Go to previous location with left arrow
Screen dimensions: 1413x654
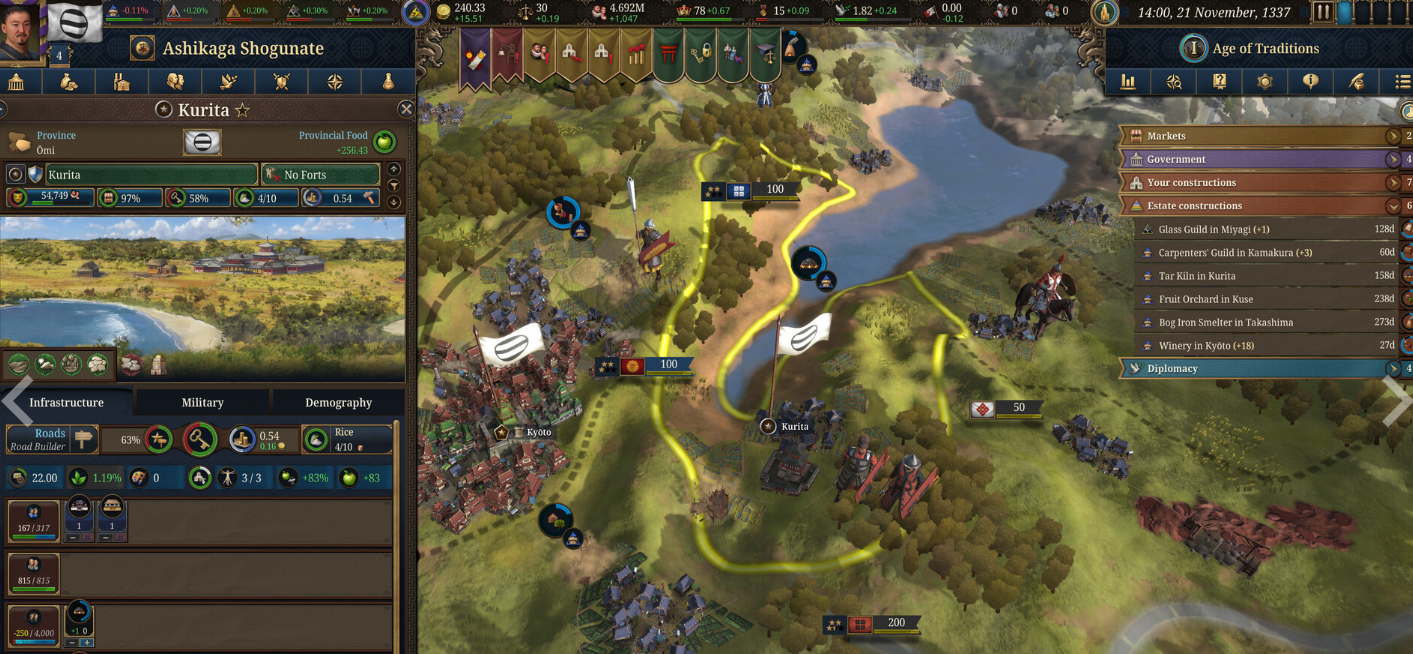16,402
